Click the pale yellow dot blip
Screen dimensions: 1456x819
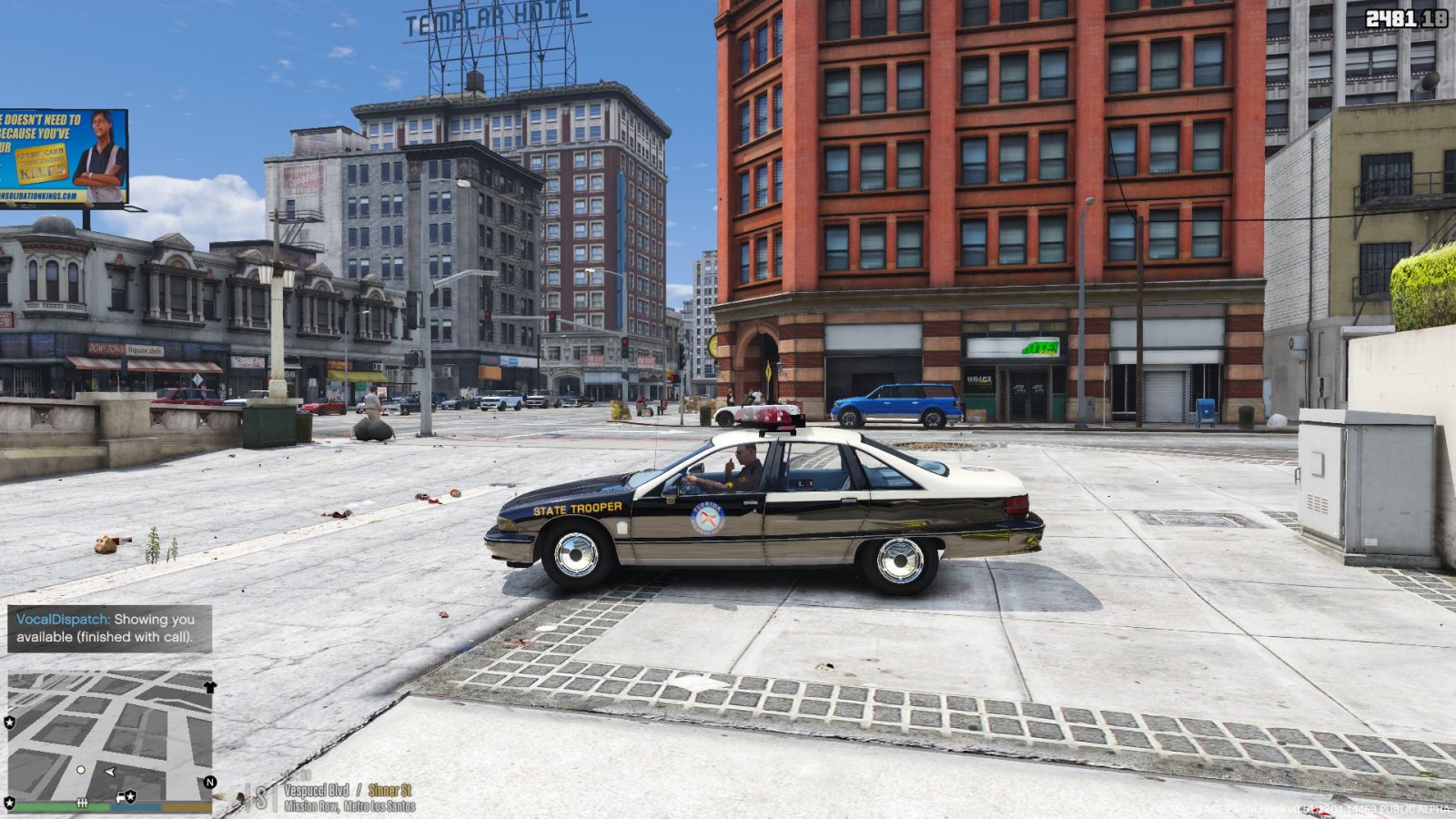click(x=81, y=770)
